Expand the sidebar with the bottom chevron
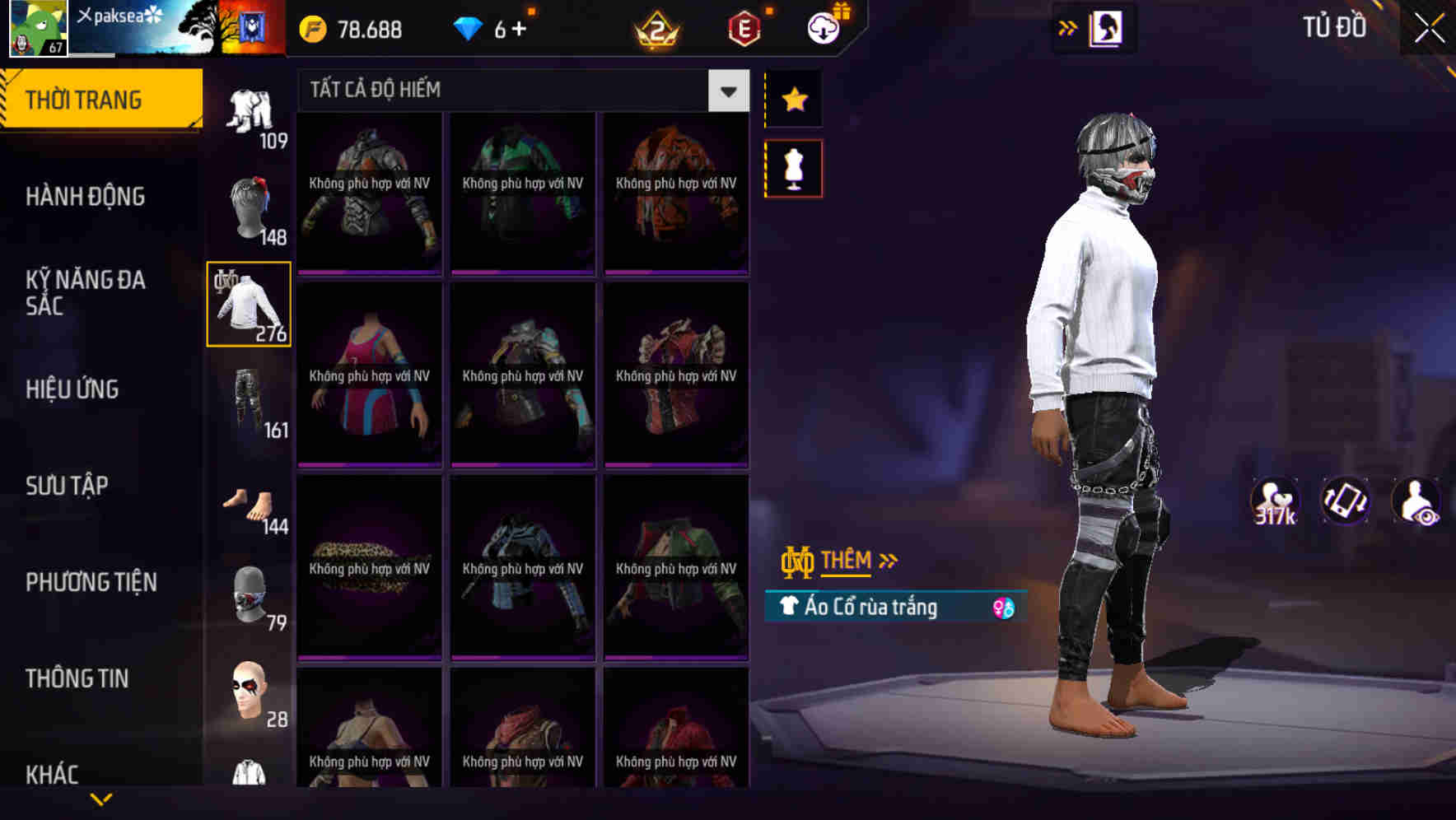This screenshot has height=820, width=1456. coord(99,797)
